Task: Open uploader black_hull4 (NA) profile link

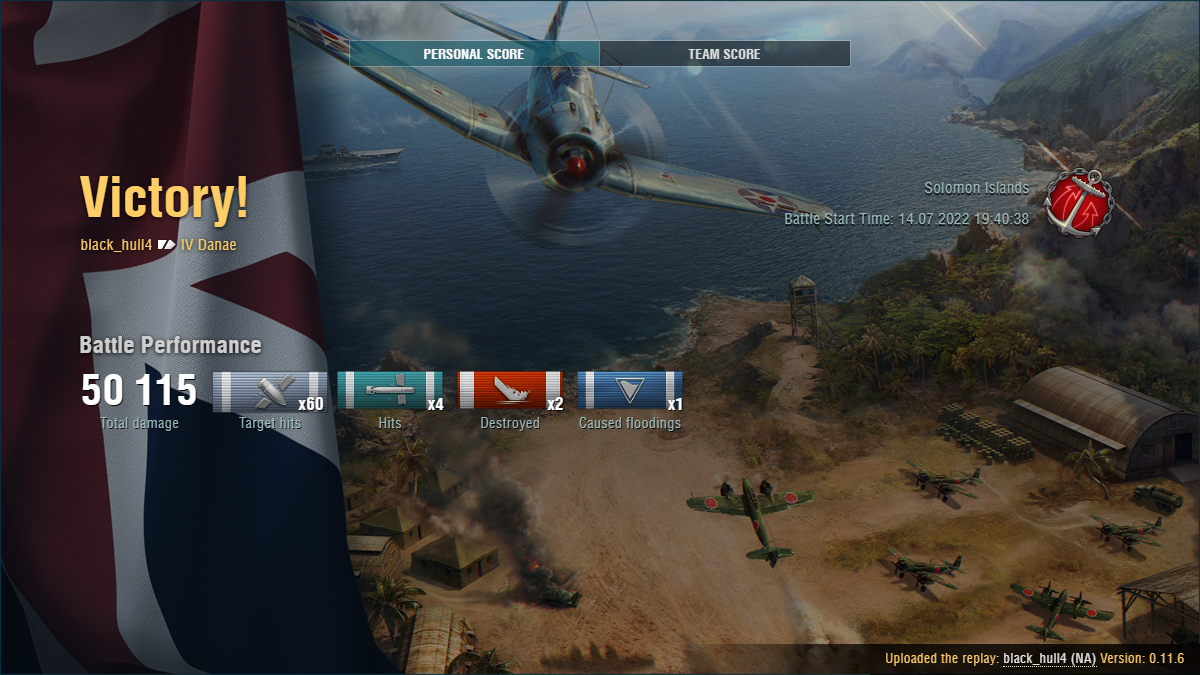Action: click(x=1049, y=658)
